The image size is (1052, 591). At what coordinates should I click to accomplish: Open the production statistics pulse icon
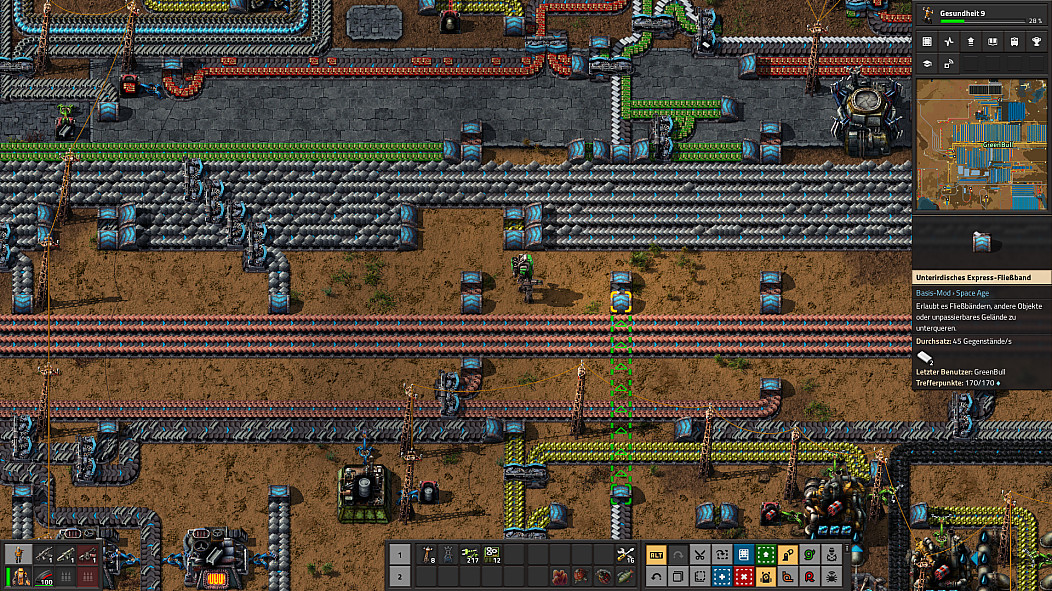point(948,42)
